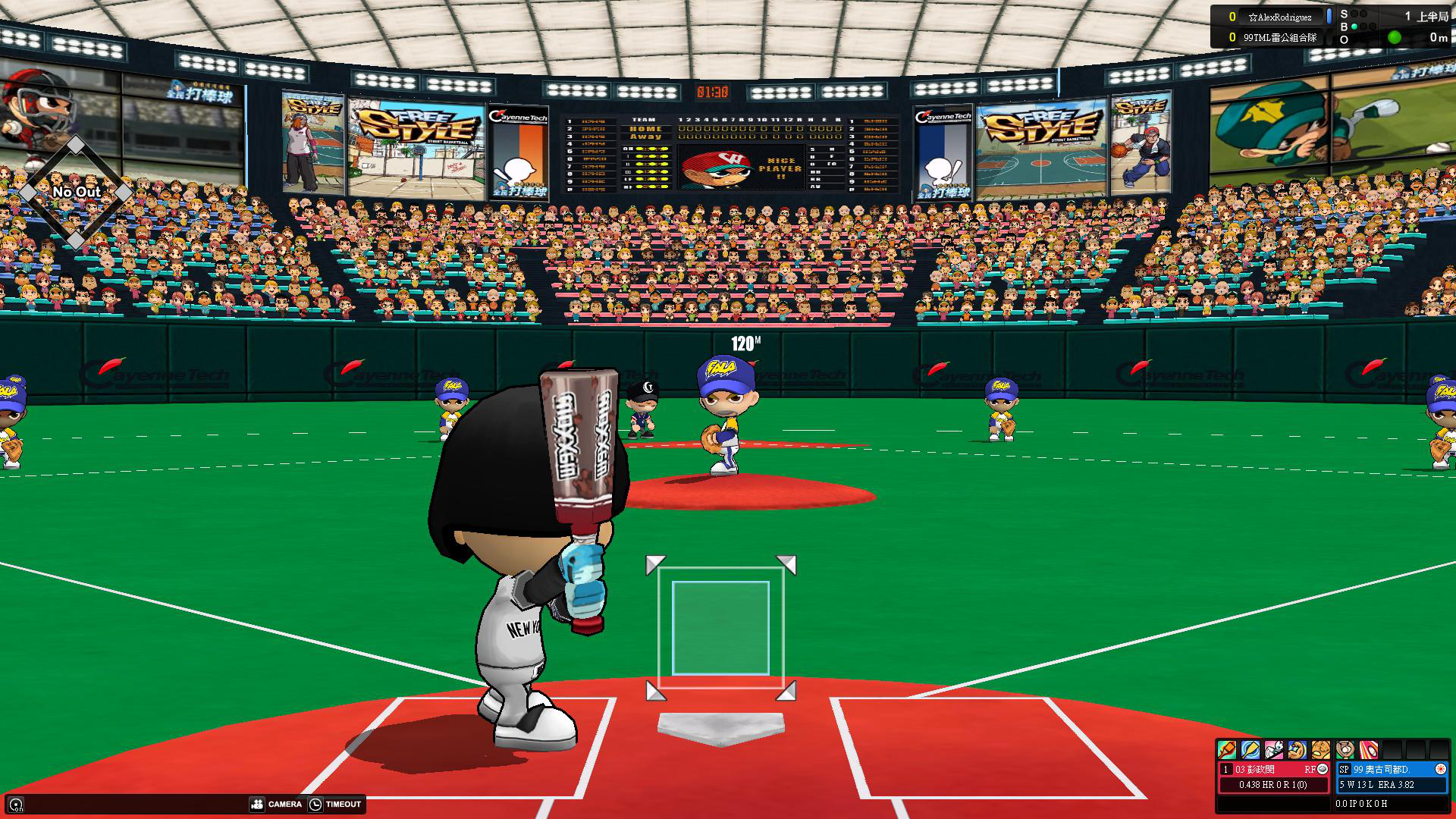Activate the flexing muscle arm skill
The height and width of the screenshot is (819, 1456).
coord(1298,750)
